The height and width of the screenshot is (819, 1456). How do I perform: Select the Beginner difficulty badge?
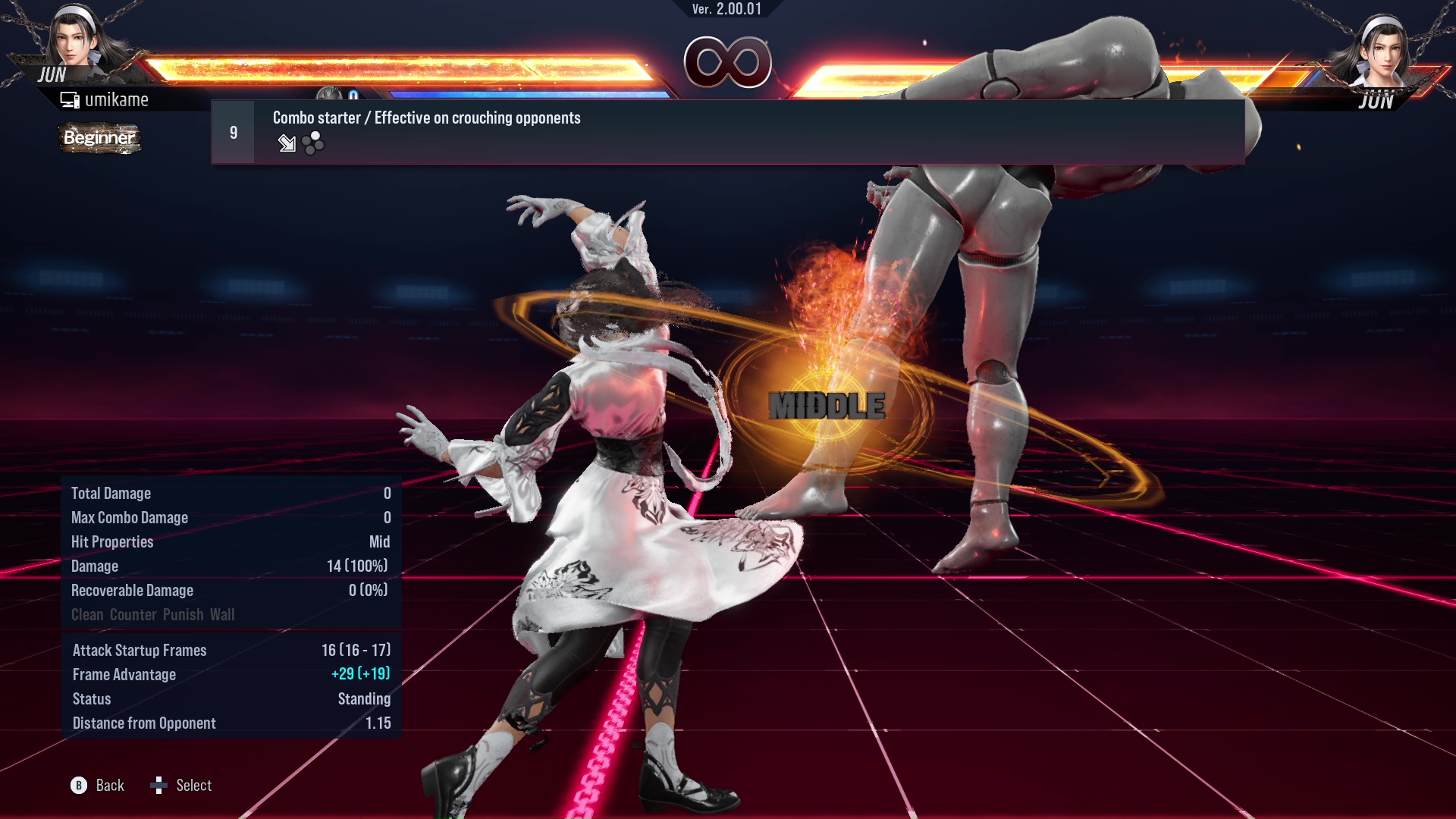pos(99,139)
